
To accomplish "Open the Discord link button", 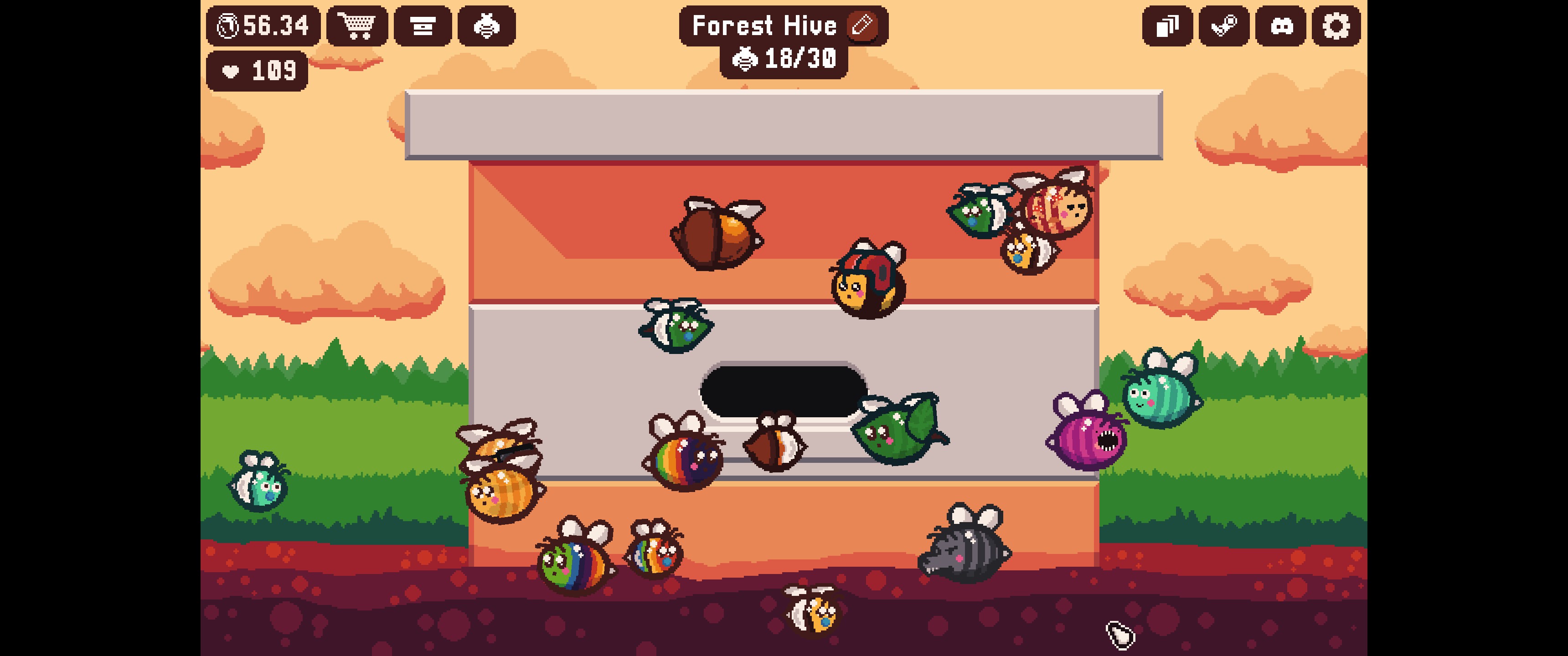I will point(1281,26).
